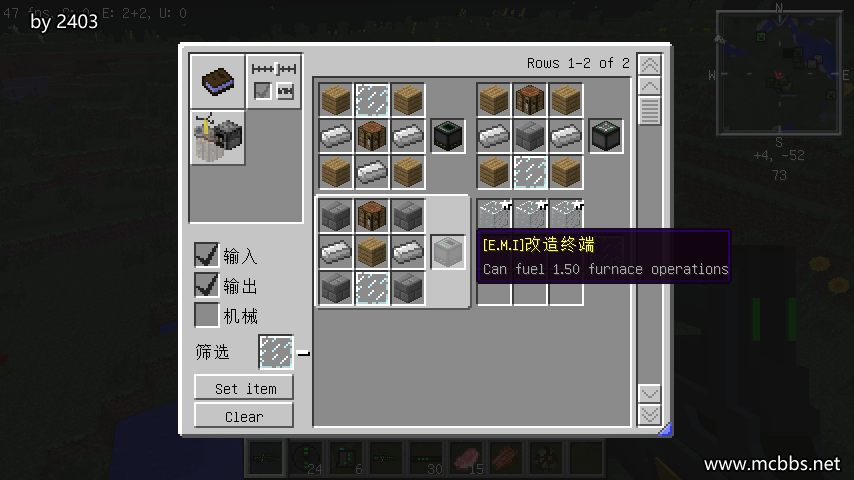This screenshot has width=854, height=480.
Task: Enable the 机械 (machine) checkbox
Action: [207, 316]
